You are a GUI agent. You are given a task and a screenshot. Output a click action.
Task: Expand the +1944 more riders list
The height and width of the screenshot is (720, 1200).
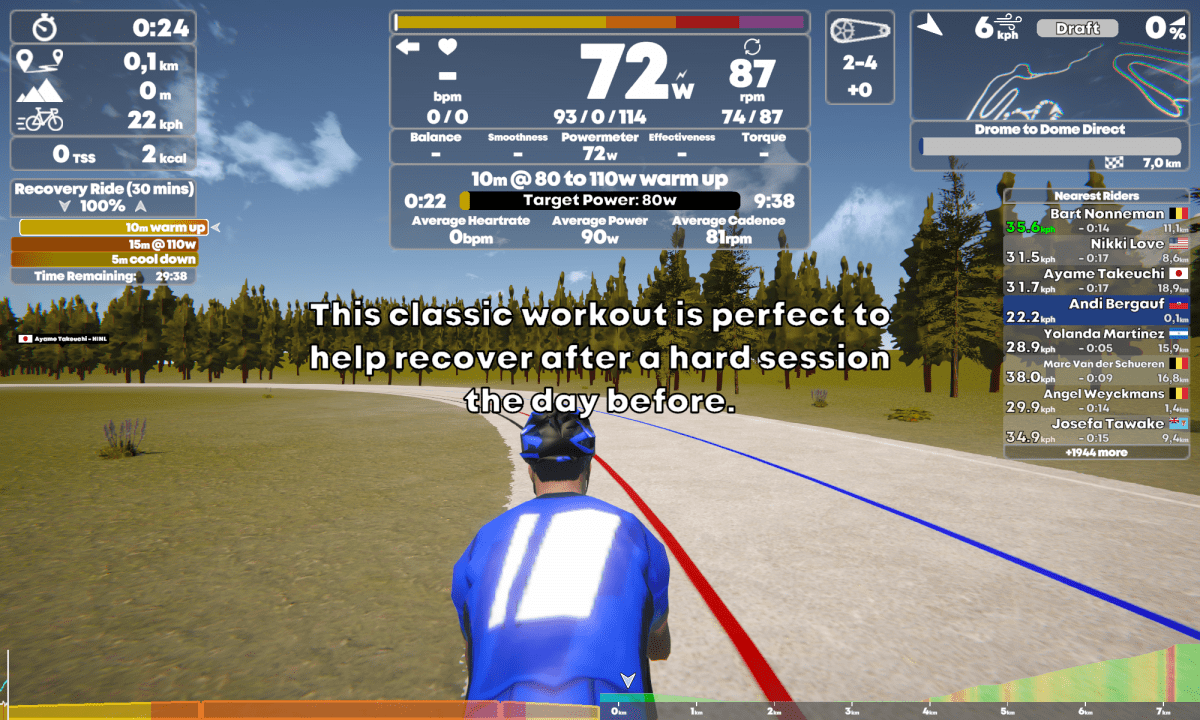pyautogui.click(x=1096, y=453)
